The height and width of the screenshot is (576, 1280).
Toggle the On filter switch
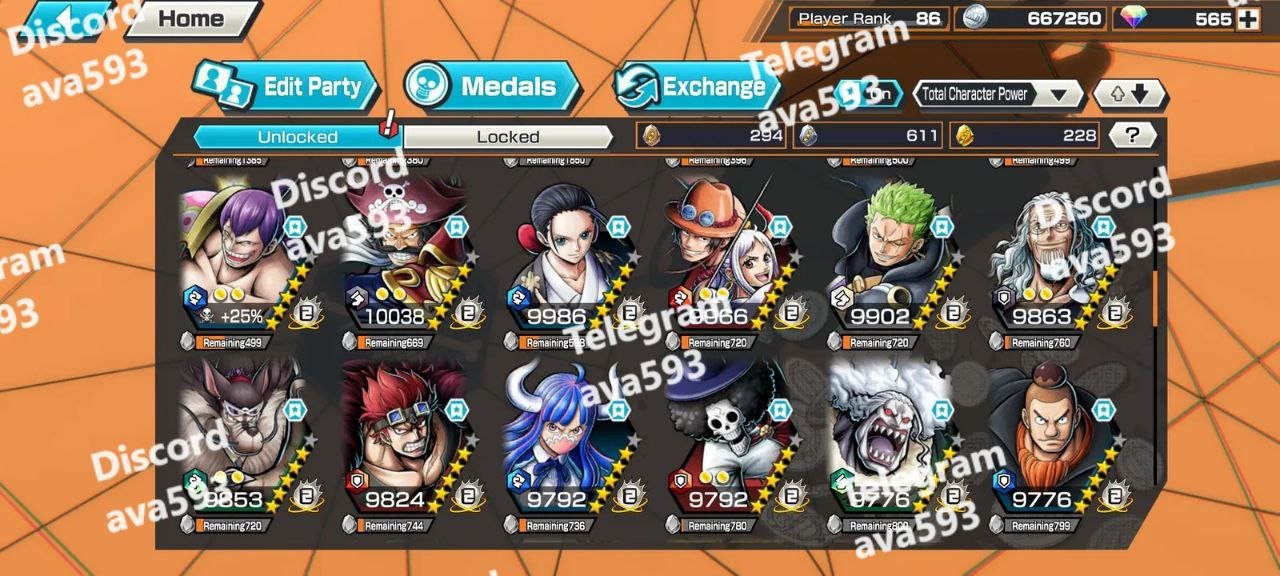click(868, 94)
